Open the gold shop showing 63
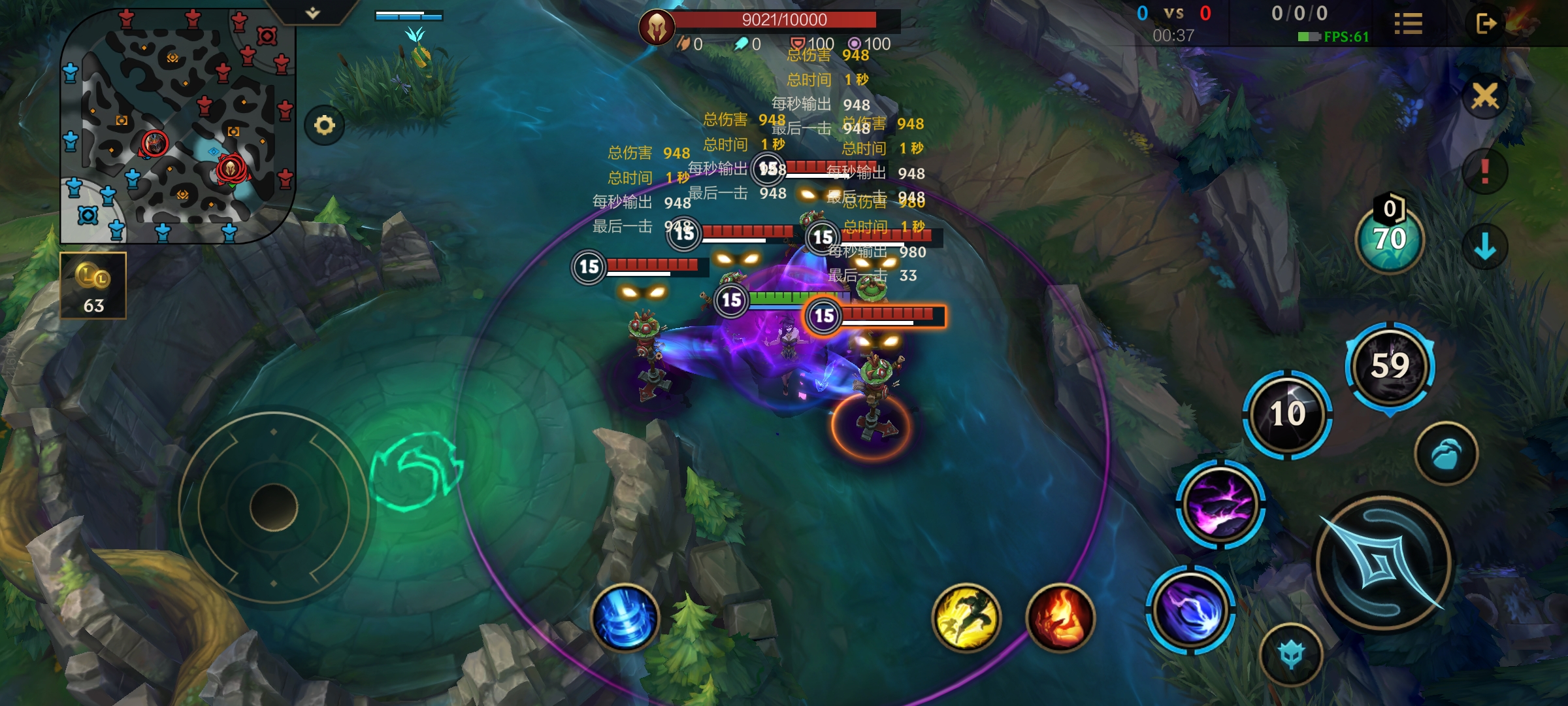The height and width of the screenshot is (706, 1568). tap(93, 286)
